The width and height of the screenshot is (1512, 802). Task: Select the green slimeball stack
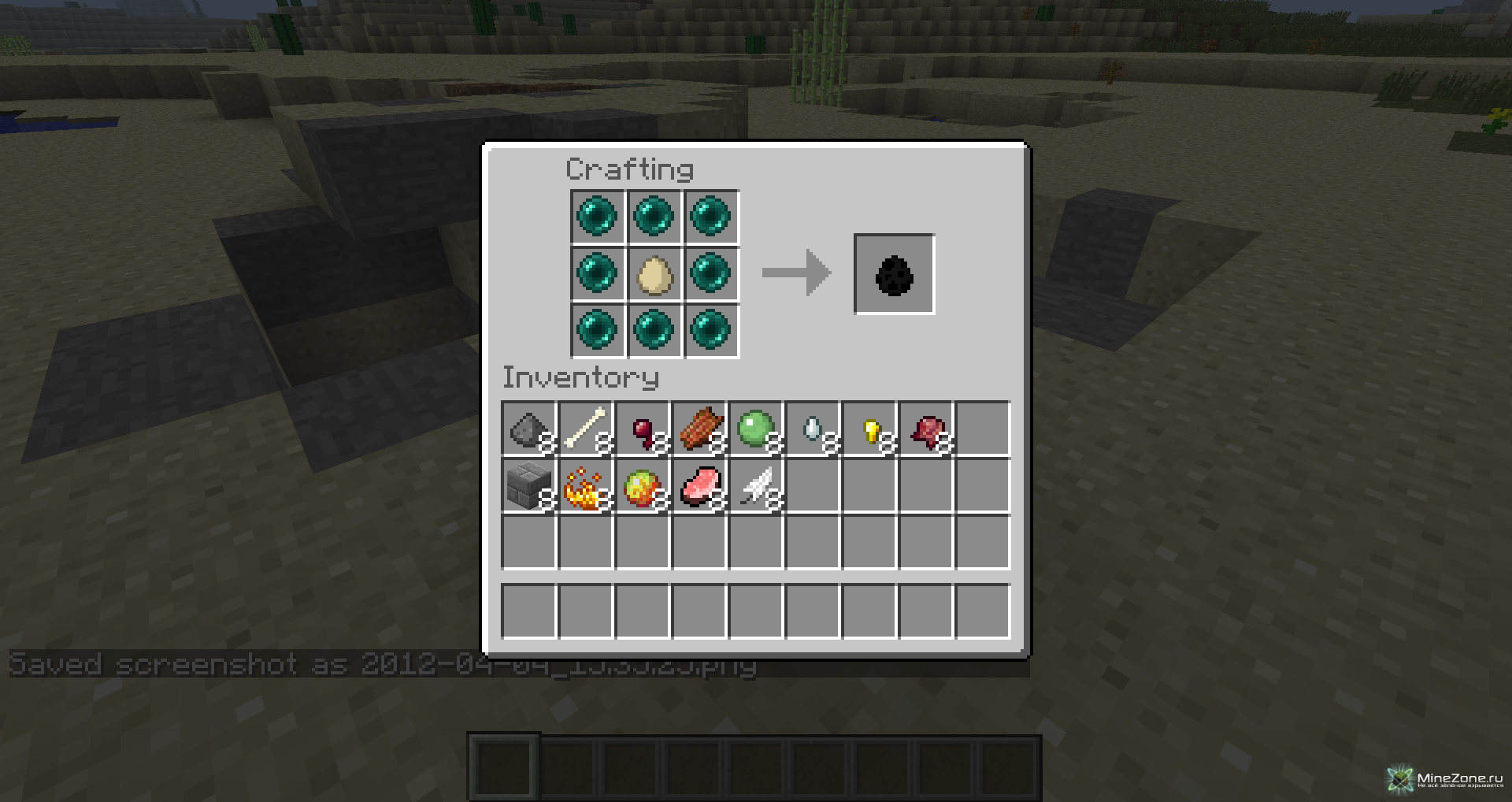(x=756, y=429)
